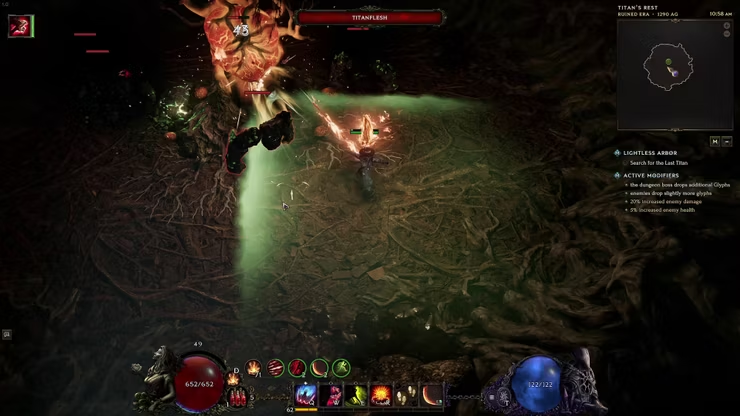Zoom out on the minimap
This screenshot has width=740, height=416.
click(727, 33)
